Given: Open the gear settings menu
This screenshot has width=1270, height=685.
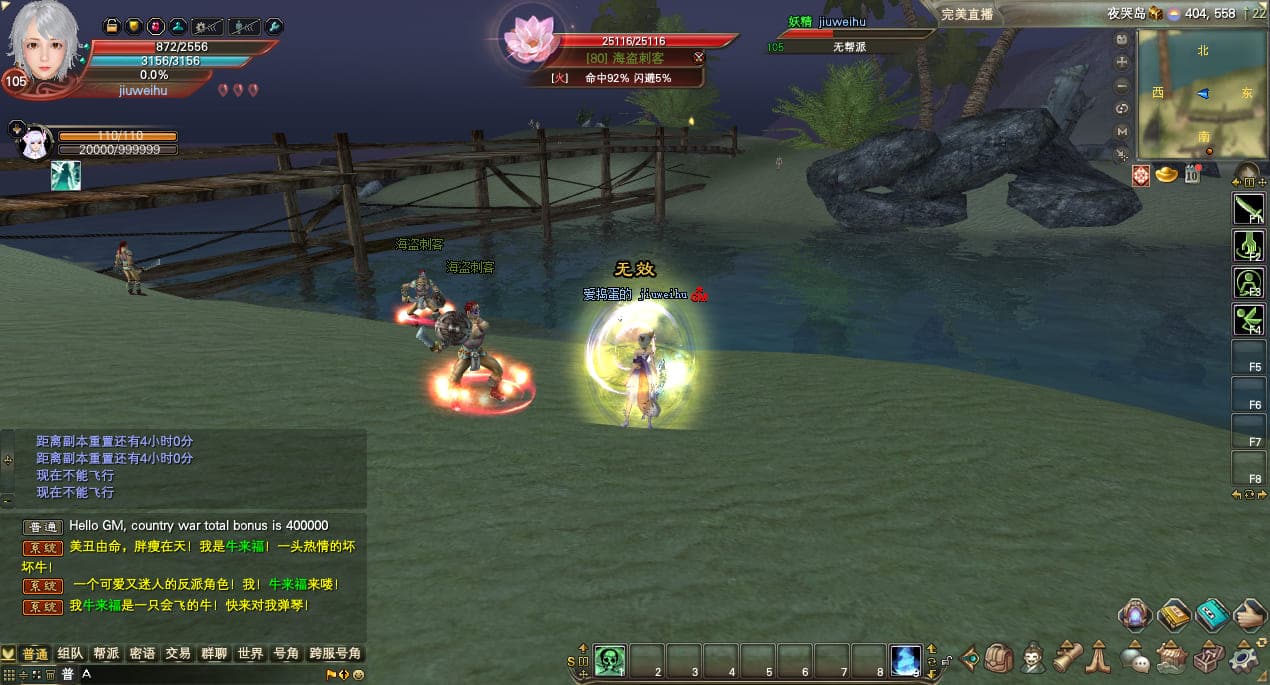Looking at the screenshot, I should [x=1243, y=658].
